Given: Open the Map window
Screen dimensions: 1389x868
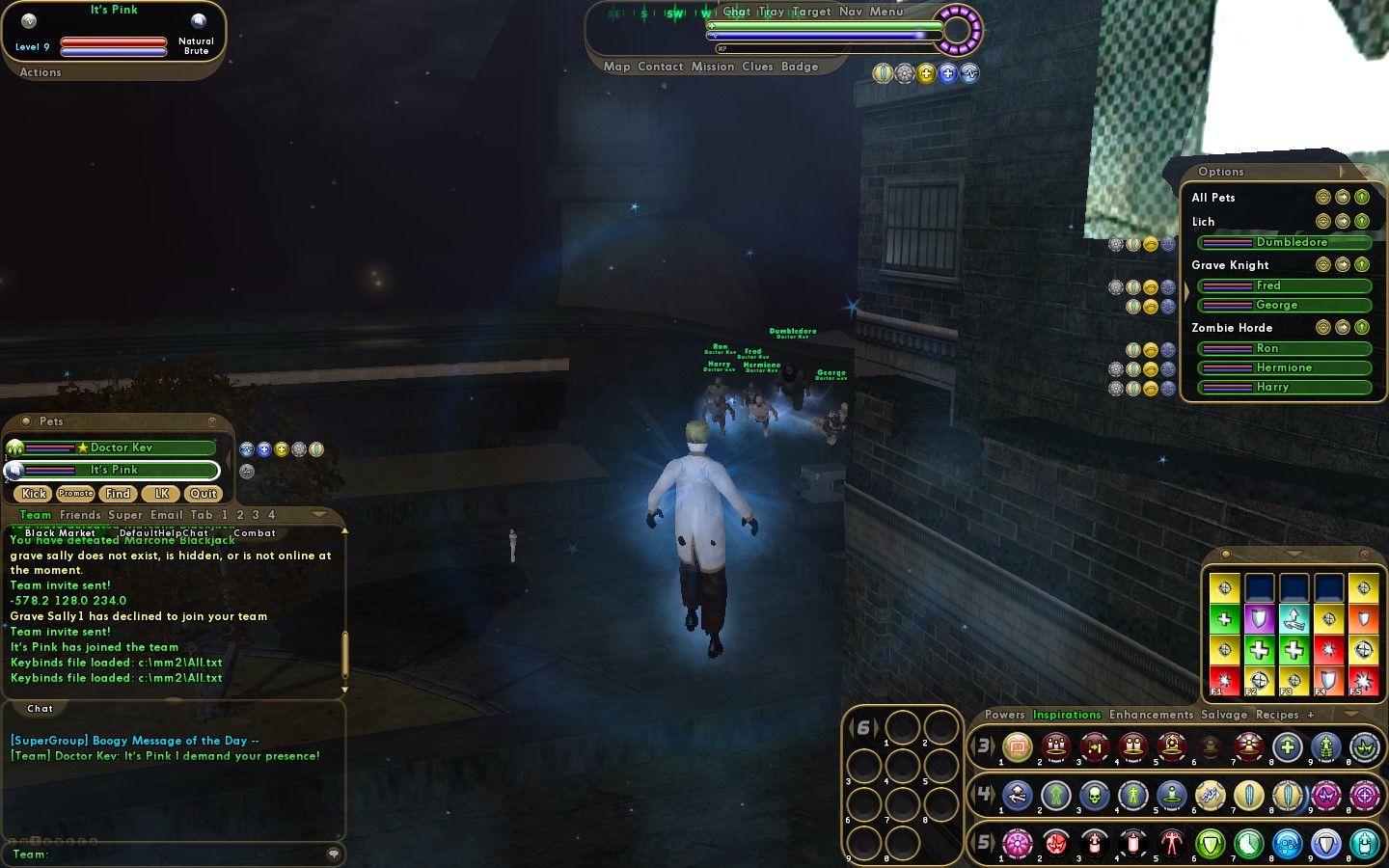Looking at the screenshot, I should tap(616, 67).
